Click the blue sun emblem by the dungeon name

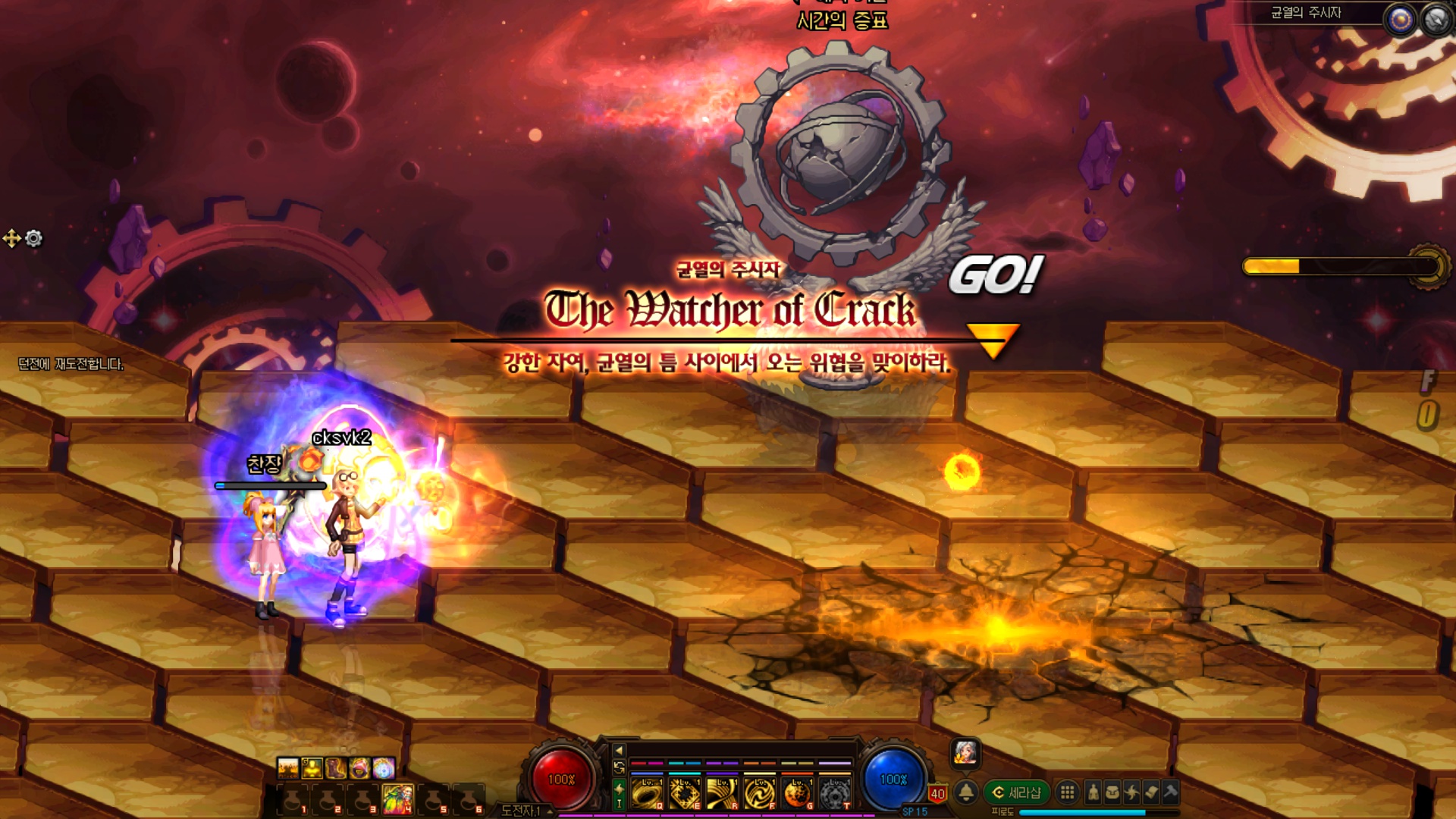tap(1400, 20)
